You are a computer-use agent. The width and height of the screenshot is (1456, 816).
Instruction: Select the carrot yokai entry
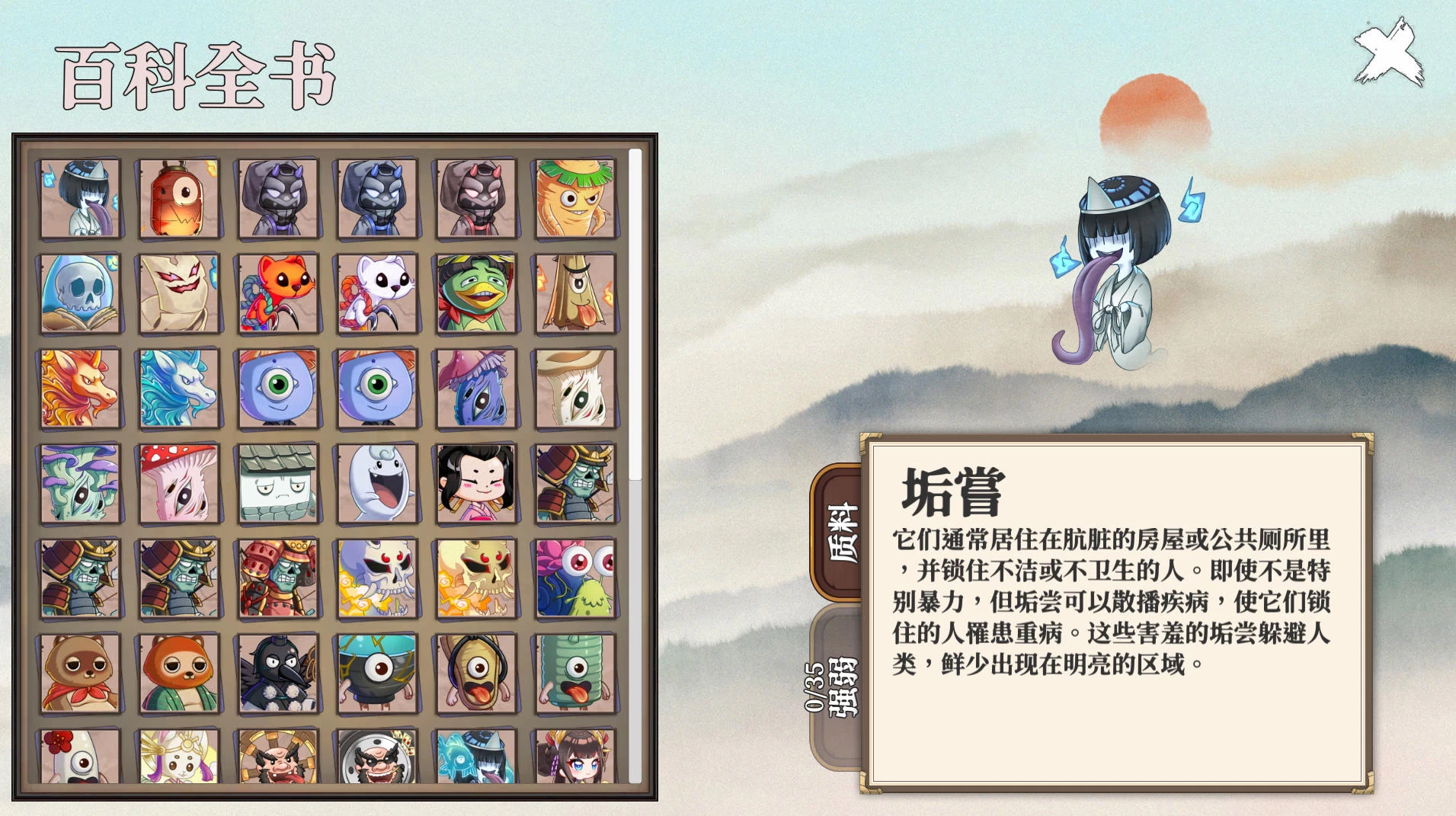tap(575, 198)
